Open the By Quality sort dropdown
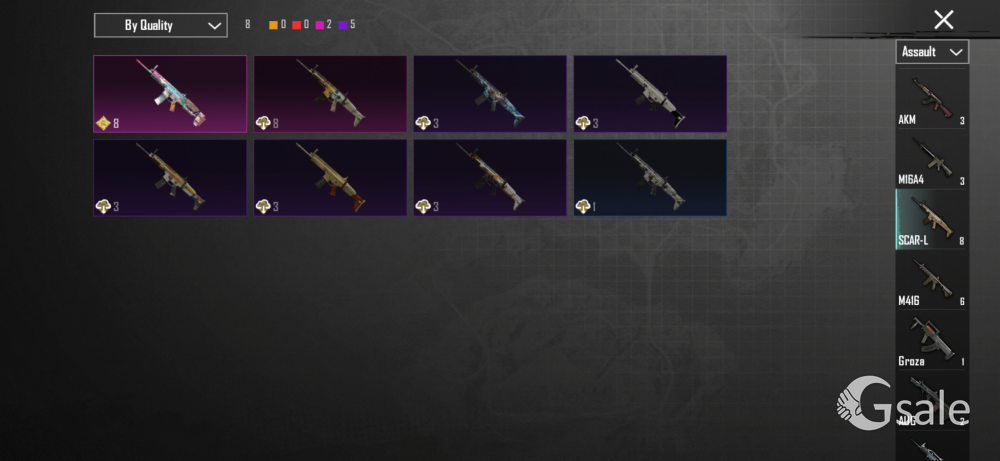This screenshot has height=461, width=1000. point(160,25)
